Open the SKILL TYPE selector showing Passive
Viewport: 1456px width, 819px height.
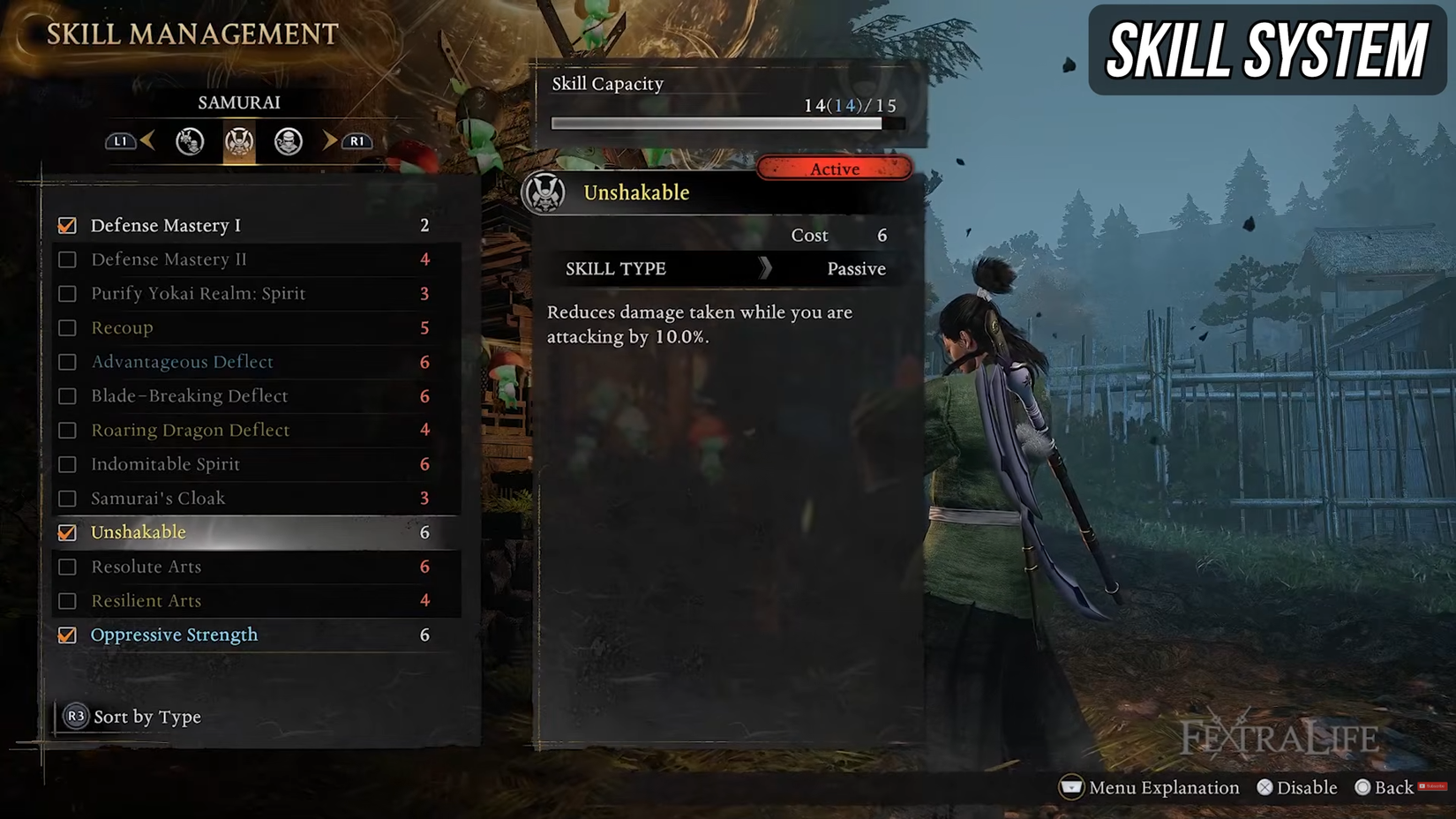pos(728,268)
